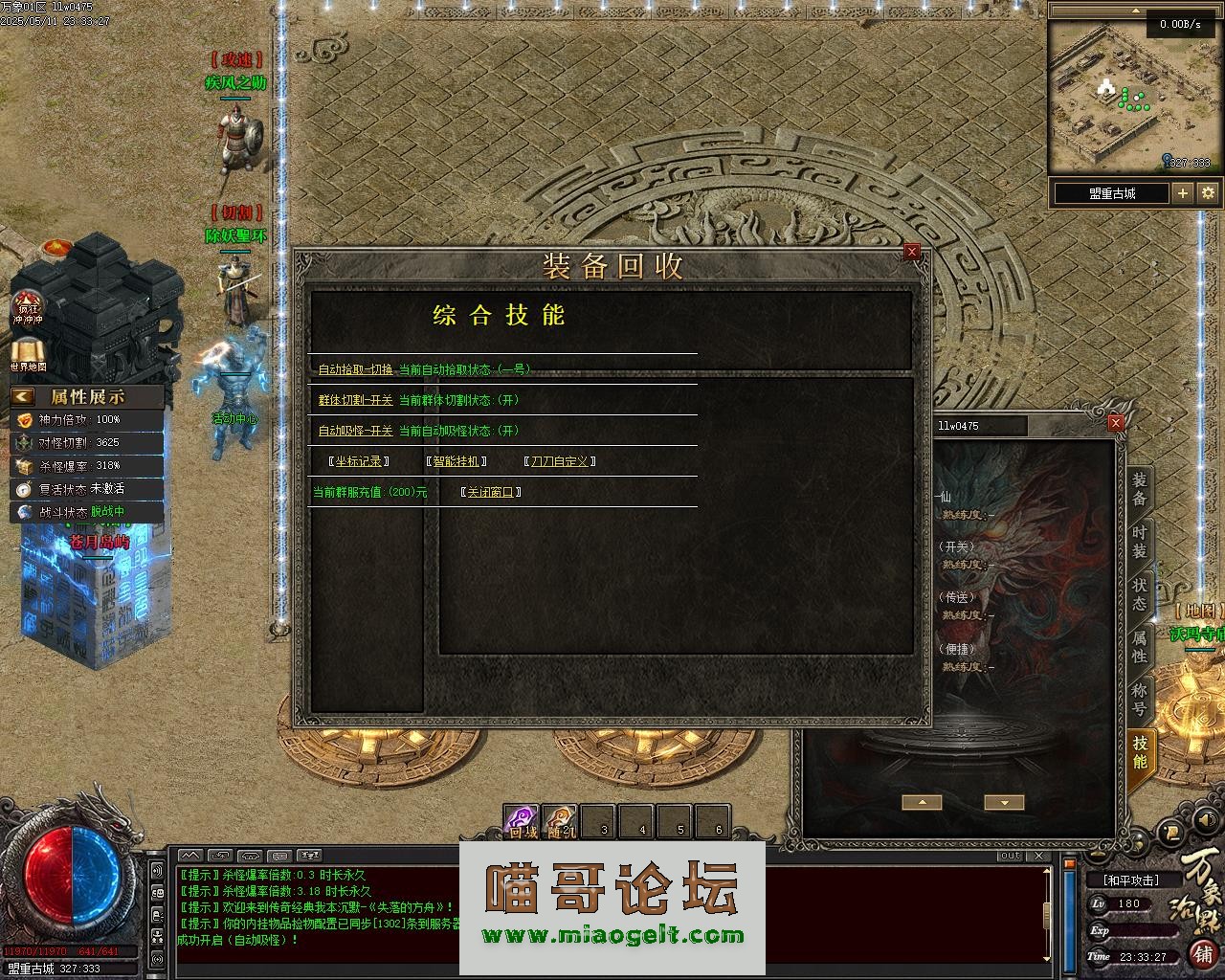Open the 世界地图 icon
The height and width of the screenshot is (980, 1225).
(28, 350)
